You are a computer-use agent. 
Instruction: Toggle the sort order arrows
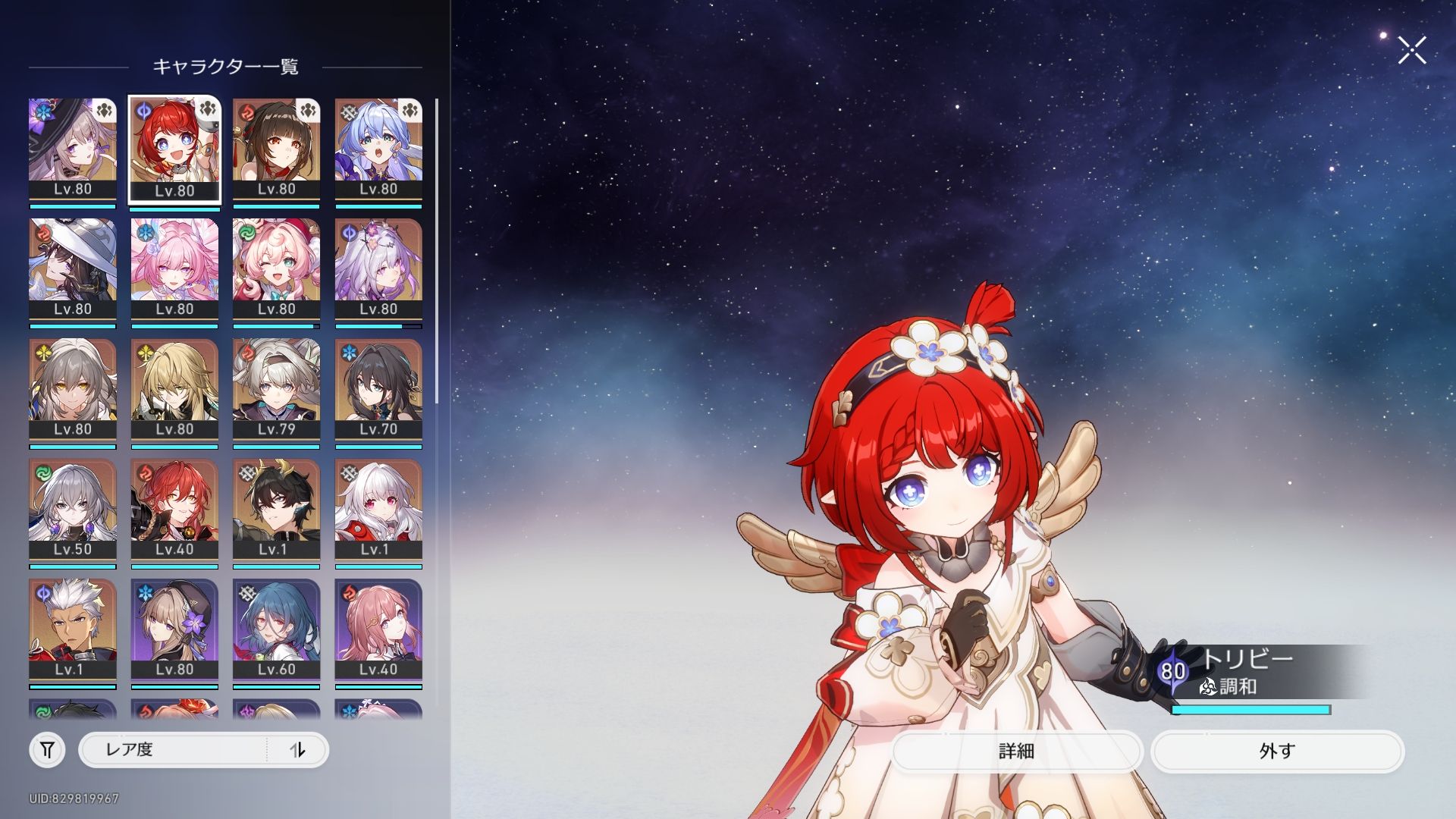tap(297, 750)
